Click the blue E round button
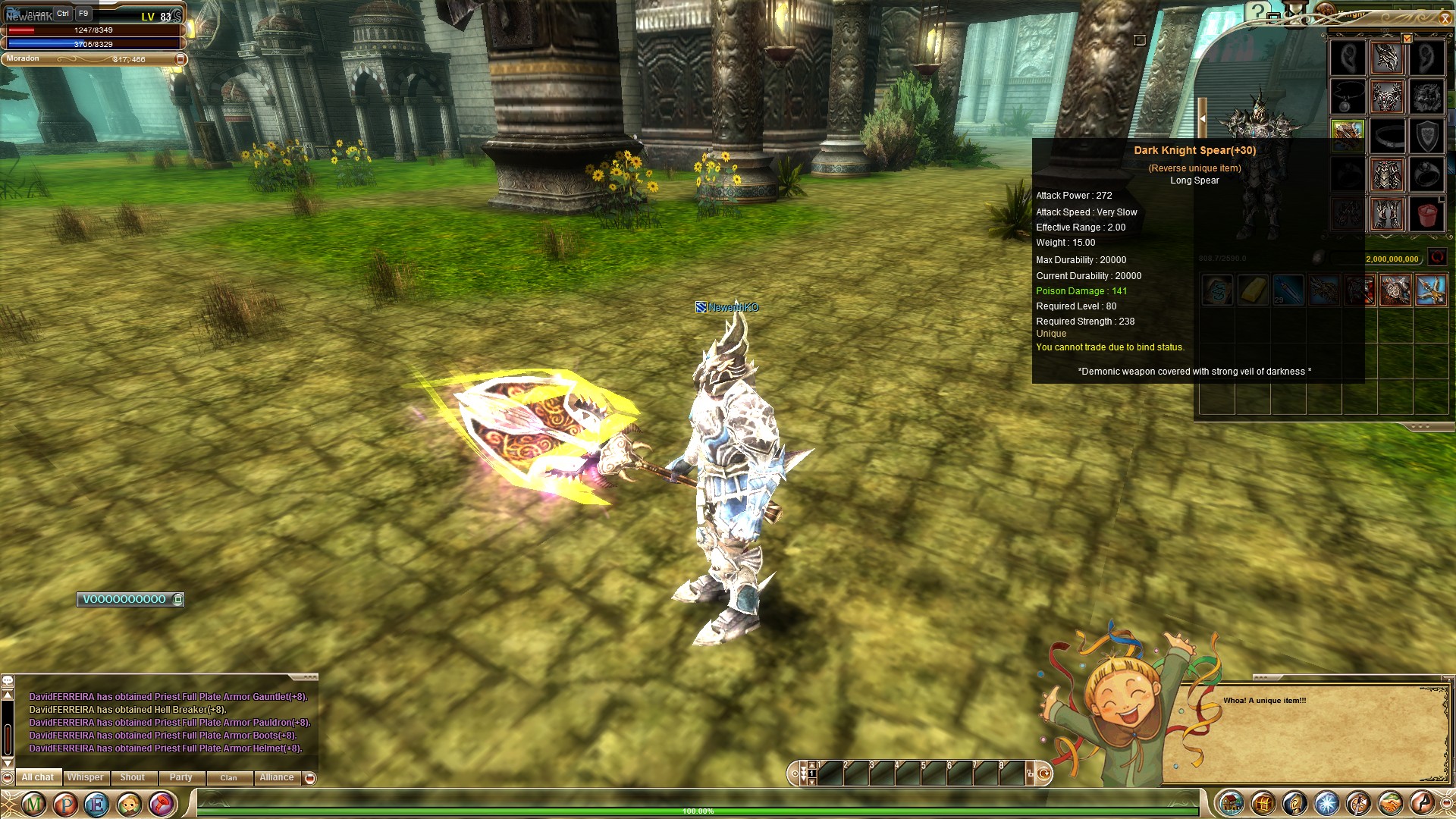 coord(97,804)
